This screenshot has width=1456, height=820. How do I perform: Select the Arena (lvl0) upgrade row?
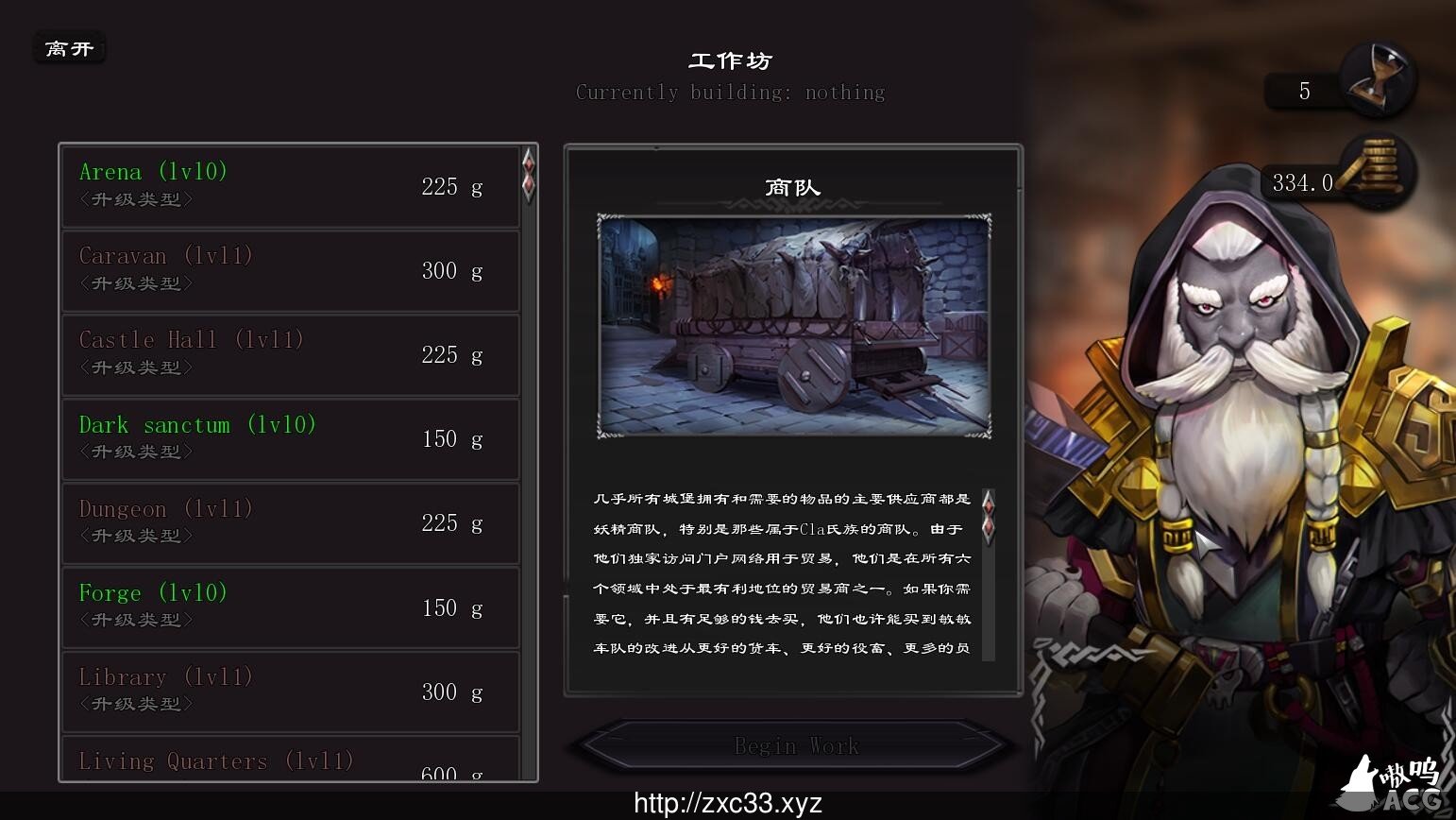291,186
